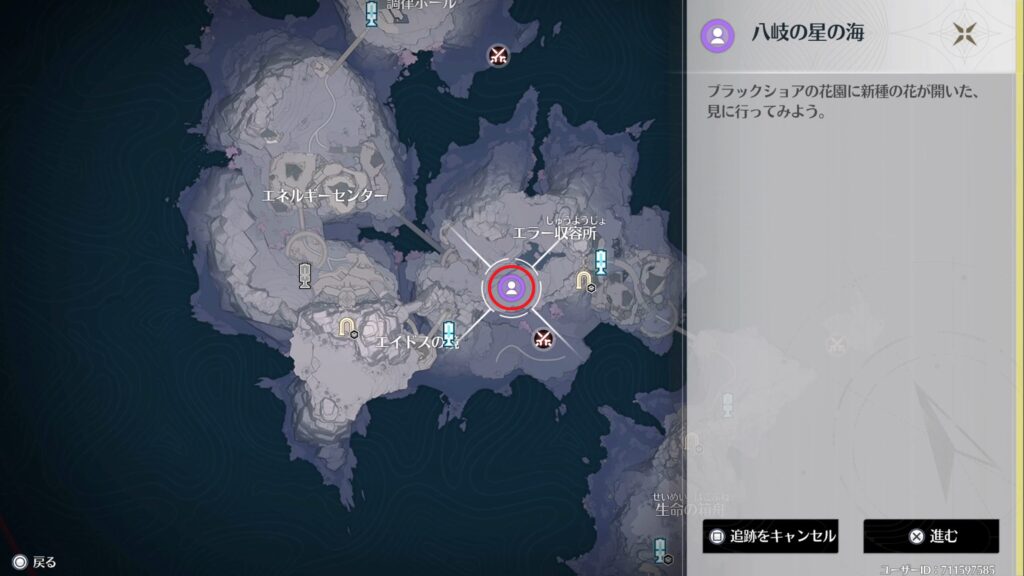The width and height of the screenshot is (1024, 576).
Task: Choose the blue teleport beacon beside エイドス label
Action: tap(449, 333)
